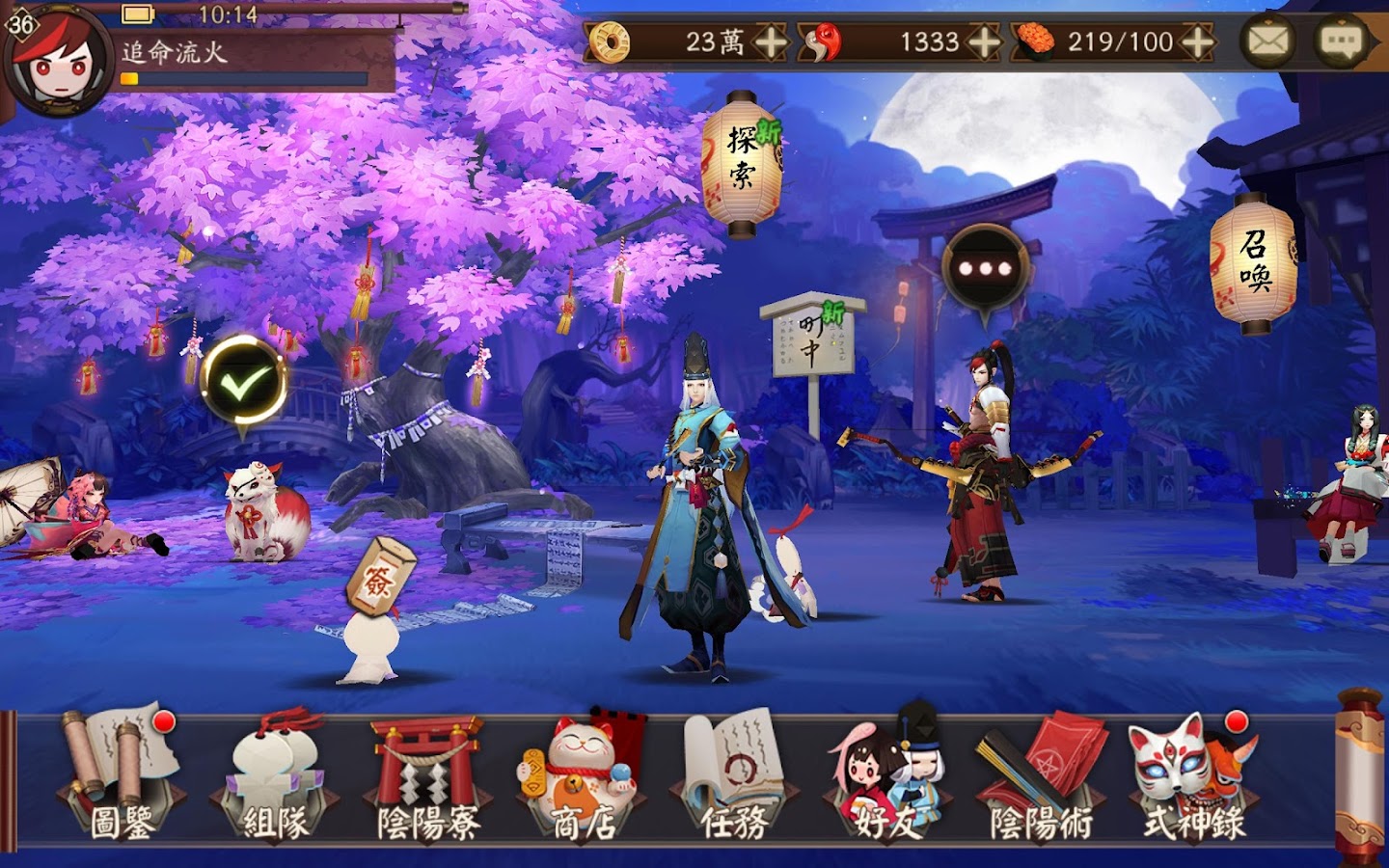The image size is (1389, 868).
Task: Open the chat speech bubble icon
Action: (x=1340, y=41)
